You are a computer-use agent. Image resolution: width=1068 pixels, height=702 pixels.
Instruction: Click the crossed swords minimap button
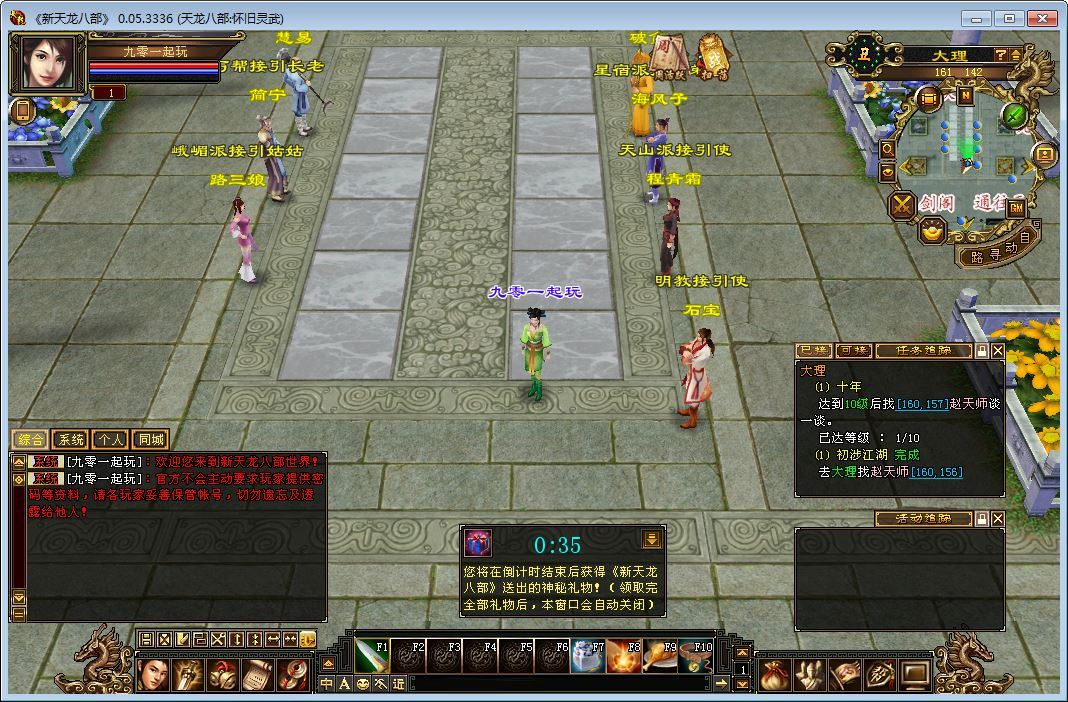(x=902, y=205)
